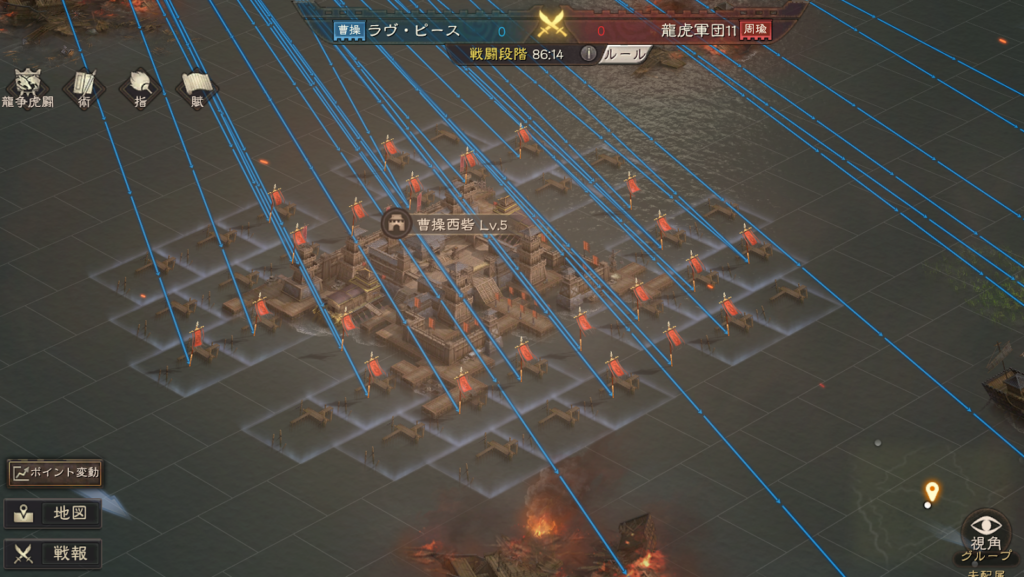Viewport: 1024px width, 577px height.
Task: Show the ポイント変動 point changes panel
Action: [x=56, y=472]
